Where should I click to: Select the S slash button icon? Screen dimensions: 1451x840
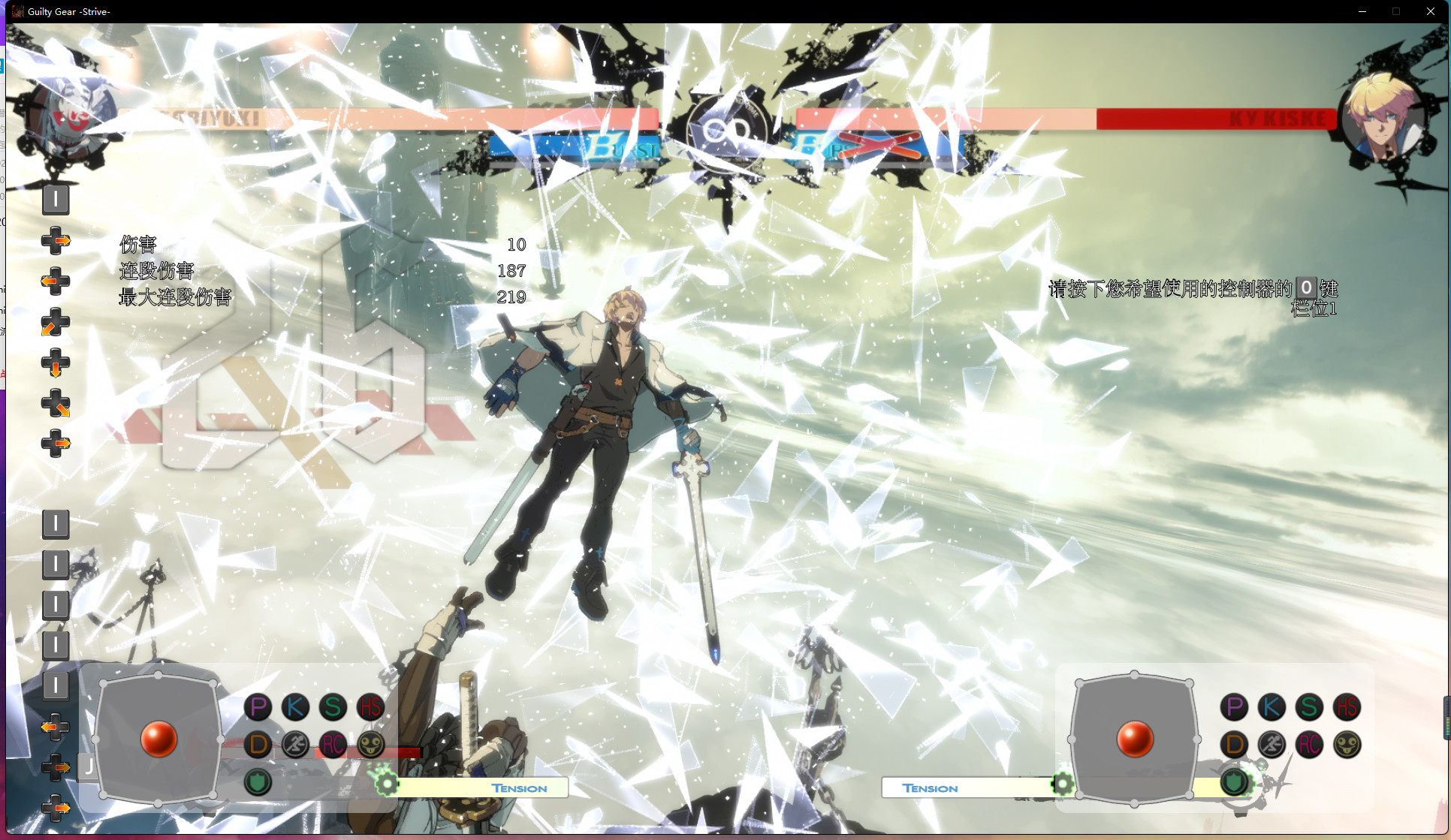click(333, 706)
